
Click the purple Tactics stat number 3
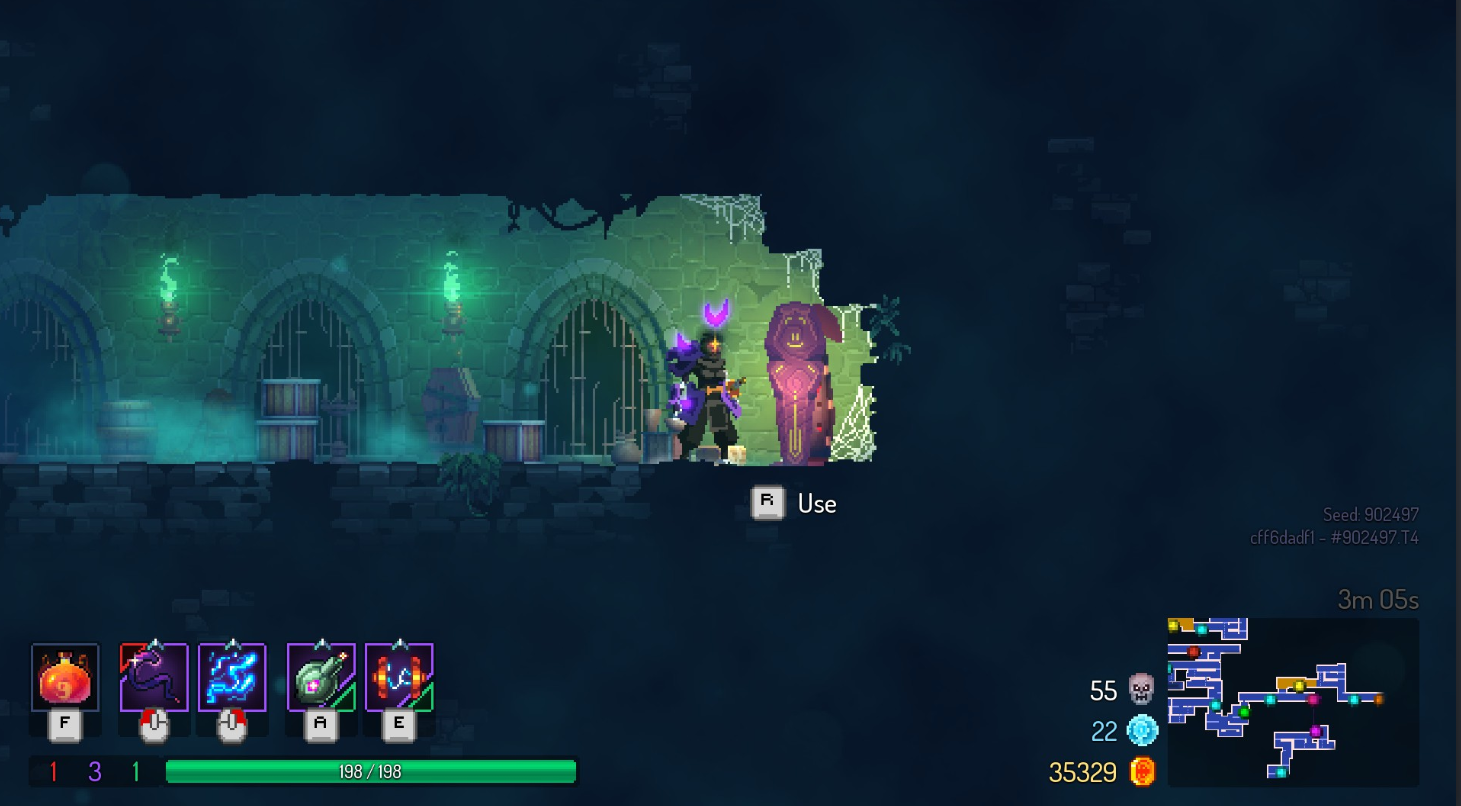click(x=93, y=771)
